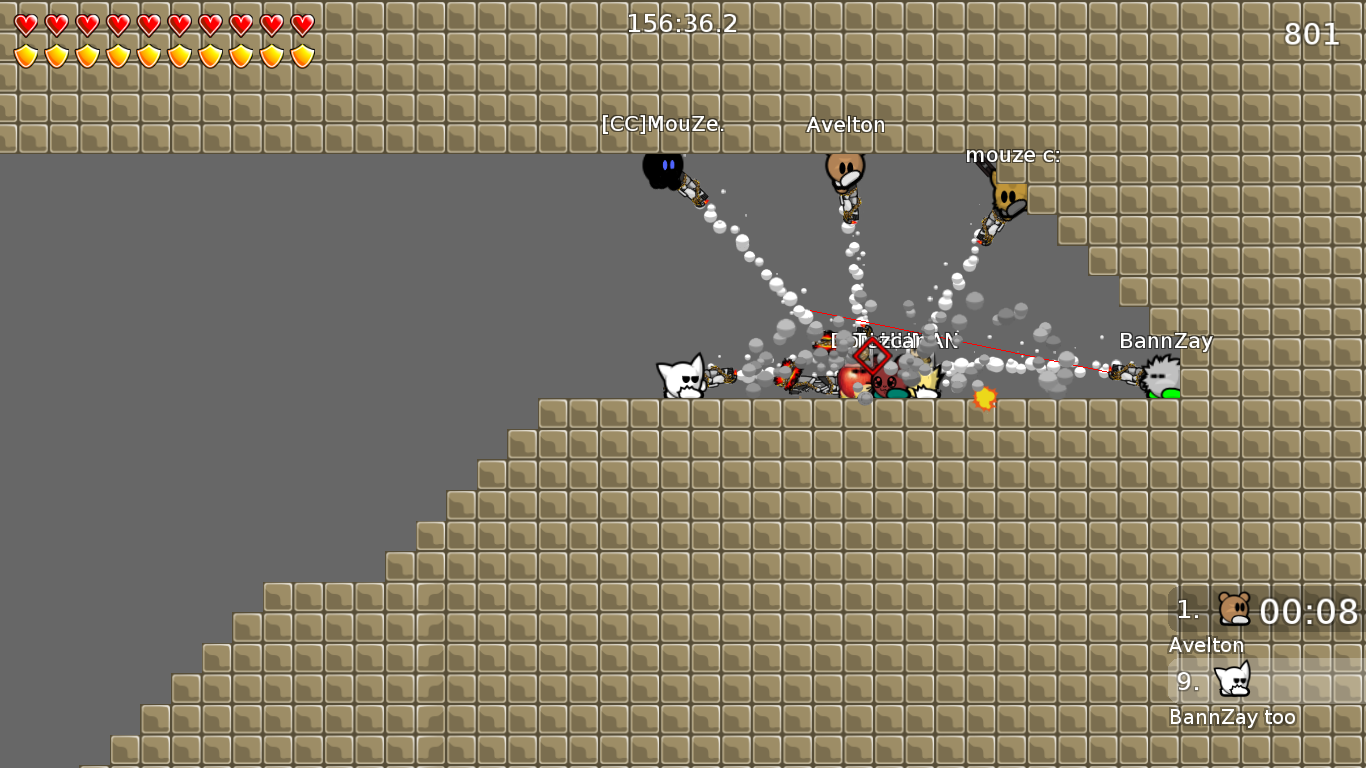Select the gray tee labeled BannZay
The width and height of the screenshot is (1366, 768).
pyautogui.click(x=1160, y=375)
